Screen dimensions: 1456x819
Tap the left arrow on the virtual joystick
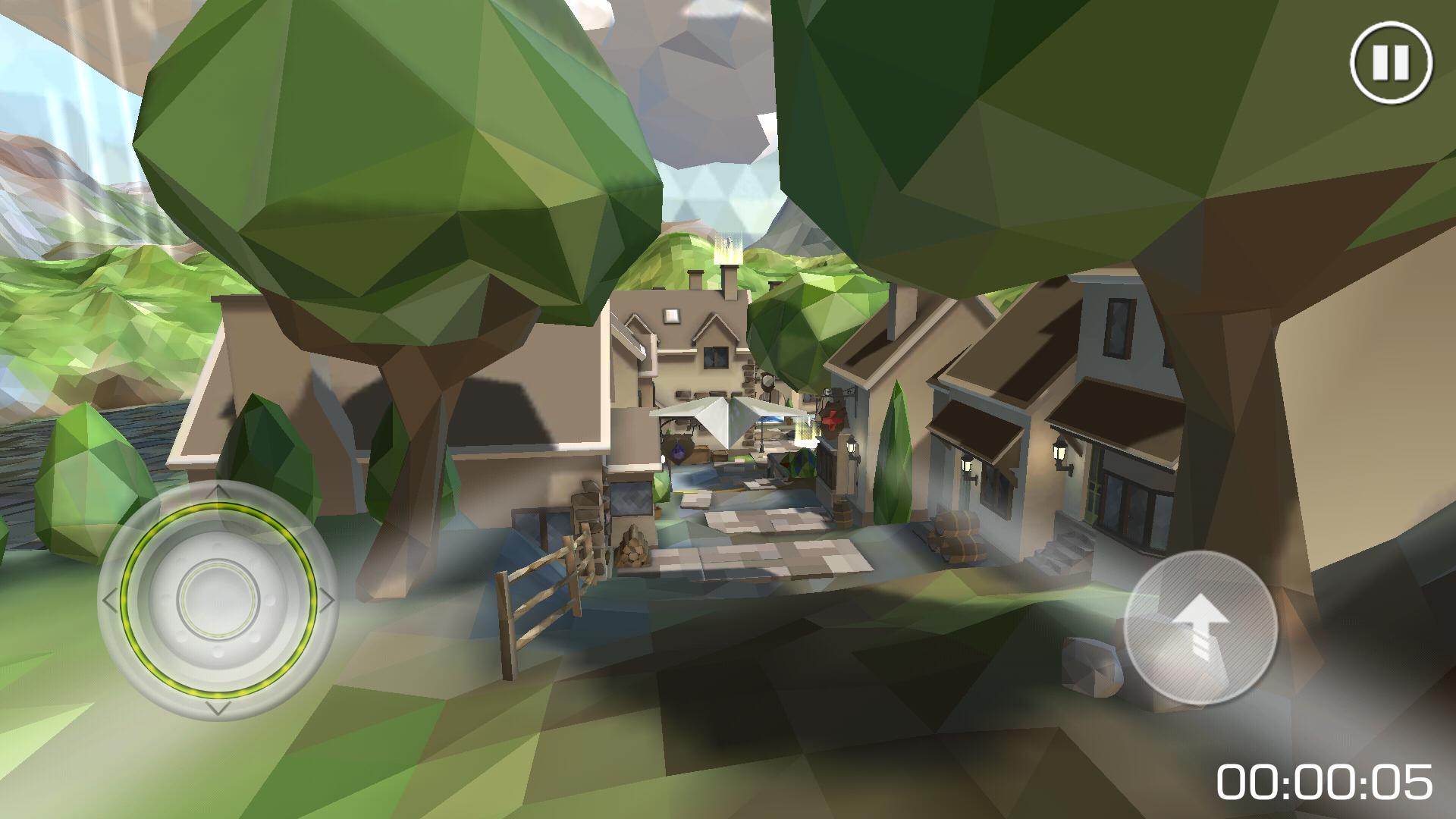(x=108, y=598)
